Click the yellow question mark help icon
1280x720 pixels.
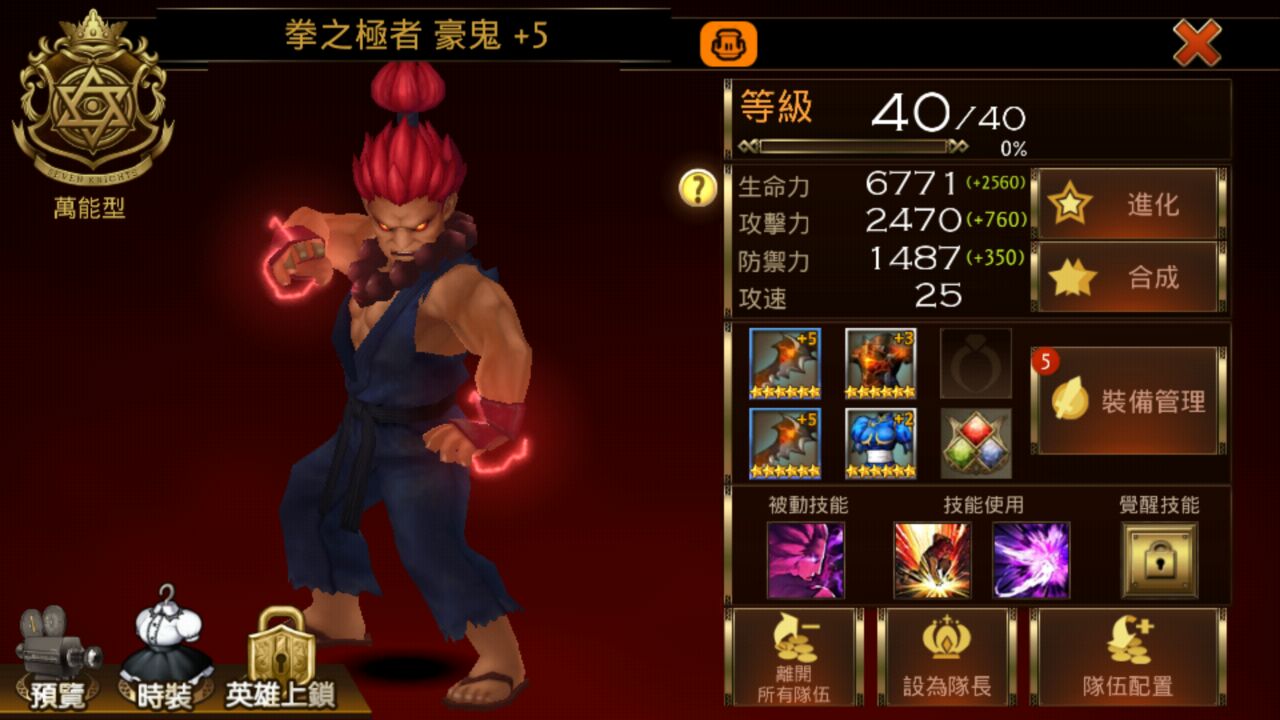(698, 187)
